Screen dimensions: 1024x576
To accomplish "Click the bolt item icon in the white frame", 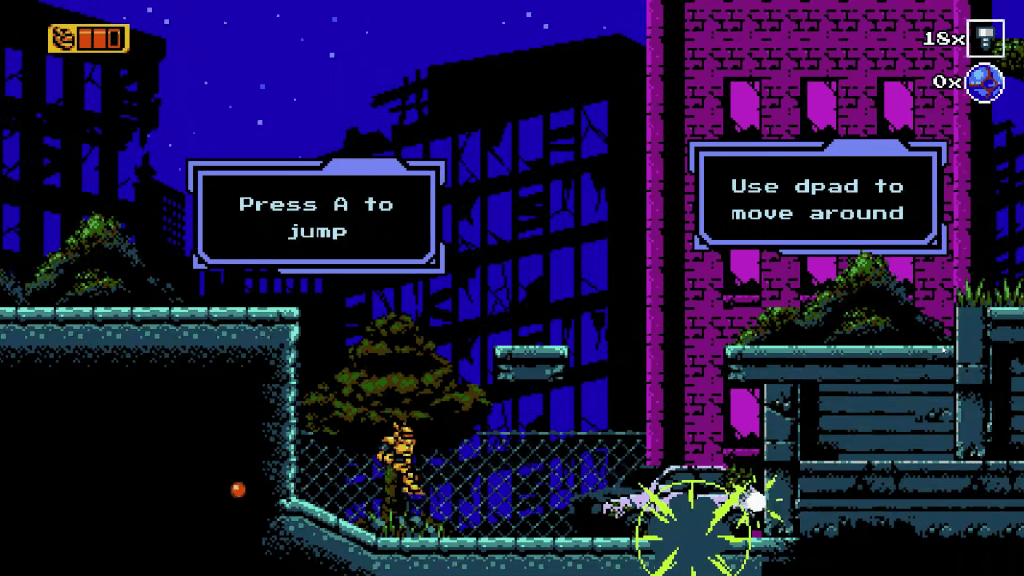I will tap(985, 38).
